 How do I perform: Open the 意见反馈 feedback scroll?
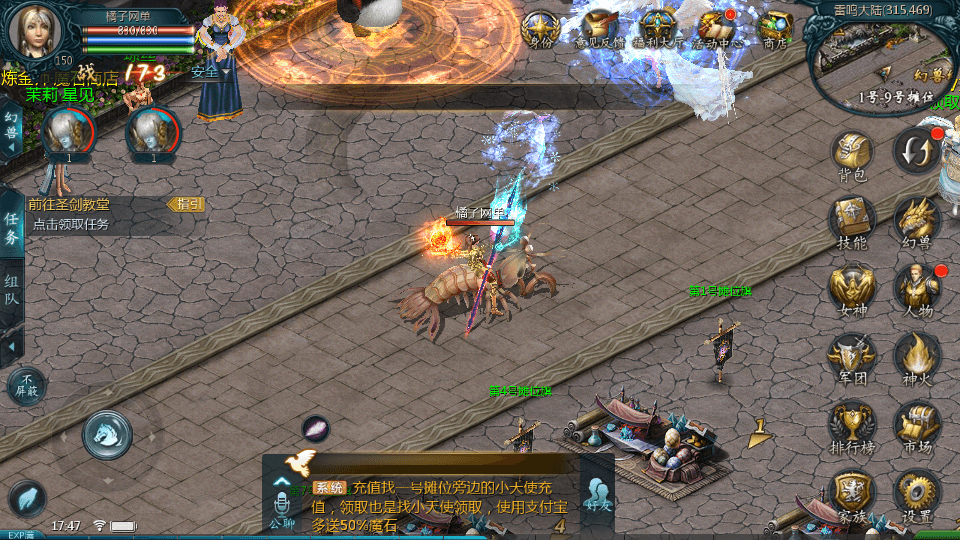[x=599, y=28]
